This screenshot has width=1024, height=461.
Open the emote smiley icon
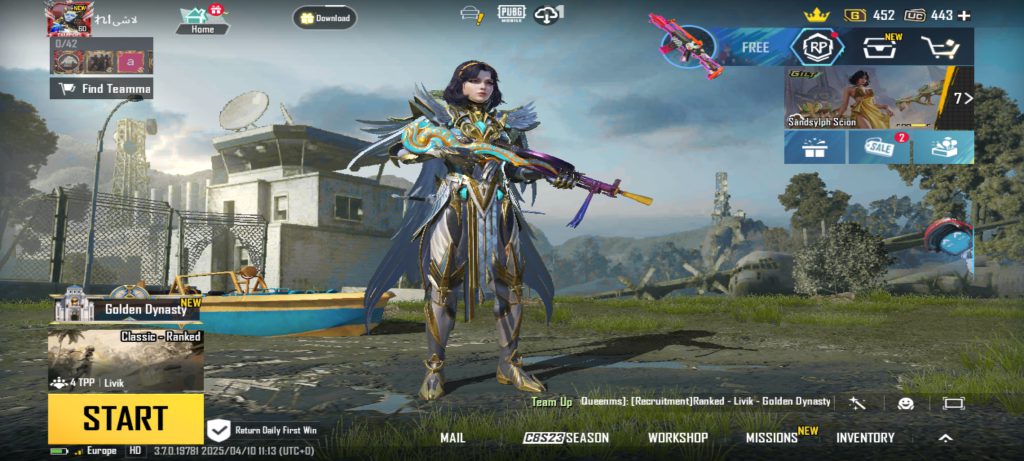click(x=906, y=403)
